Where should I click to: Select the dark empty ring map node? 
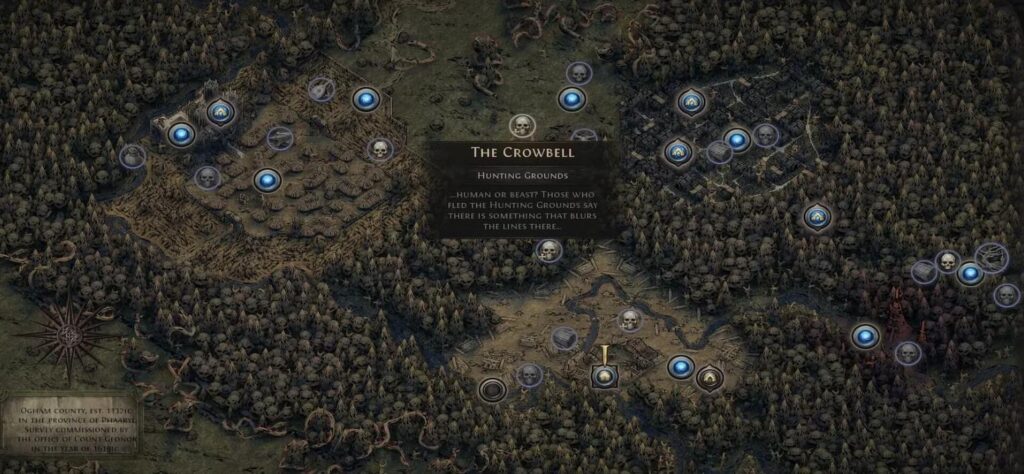coord(491,388)
